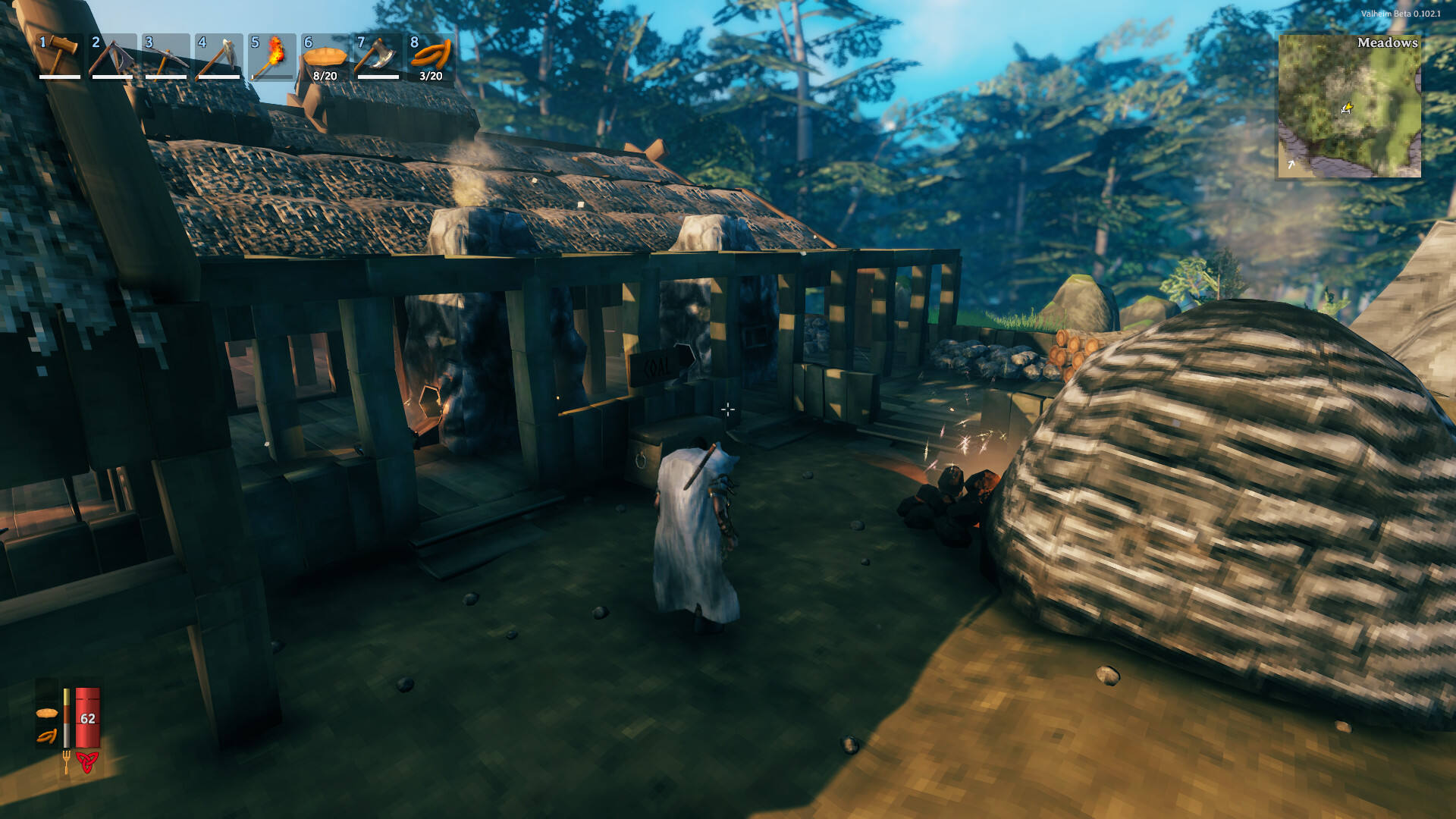The height and width of the screenshot is (819, 1456).
Task: Click the fork hunger indicator icon
Action: pos(67,761)
